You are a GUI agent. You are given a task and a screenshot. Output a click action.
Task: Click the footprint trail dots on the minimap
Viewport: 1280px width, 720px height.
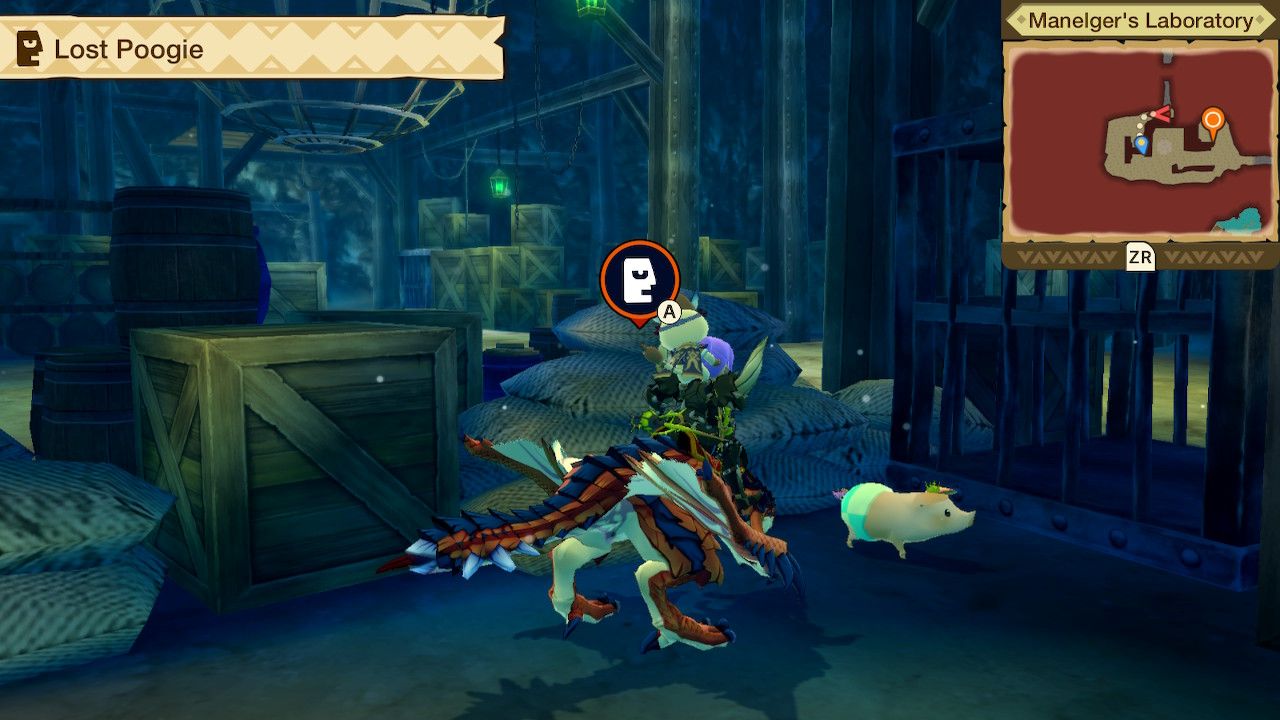pos(1140,125)
